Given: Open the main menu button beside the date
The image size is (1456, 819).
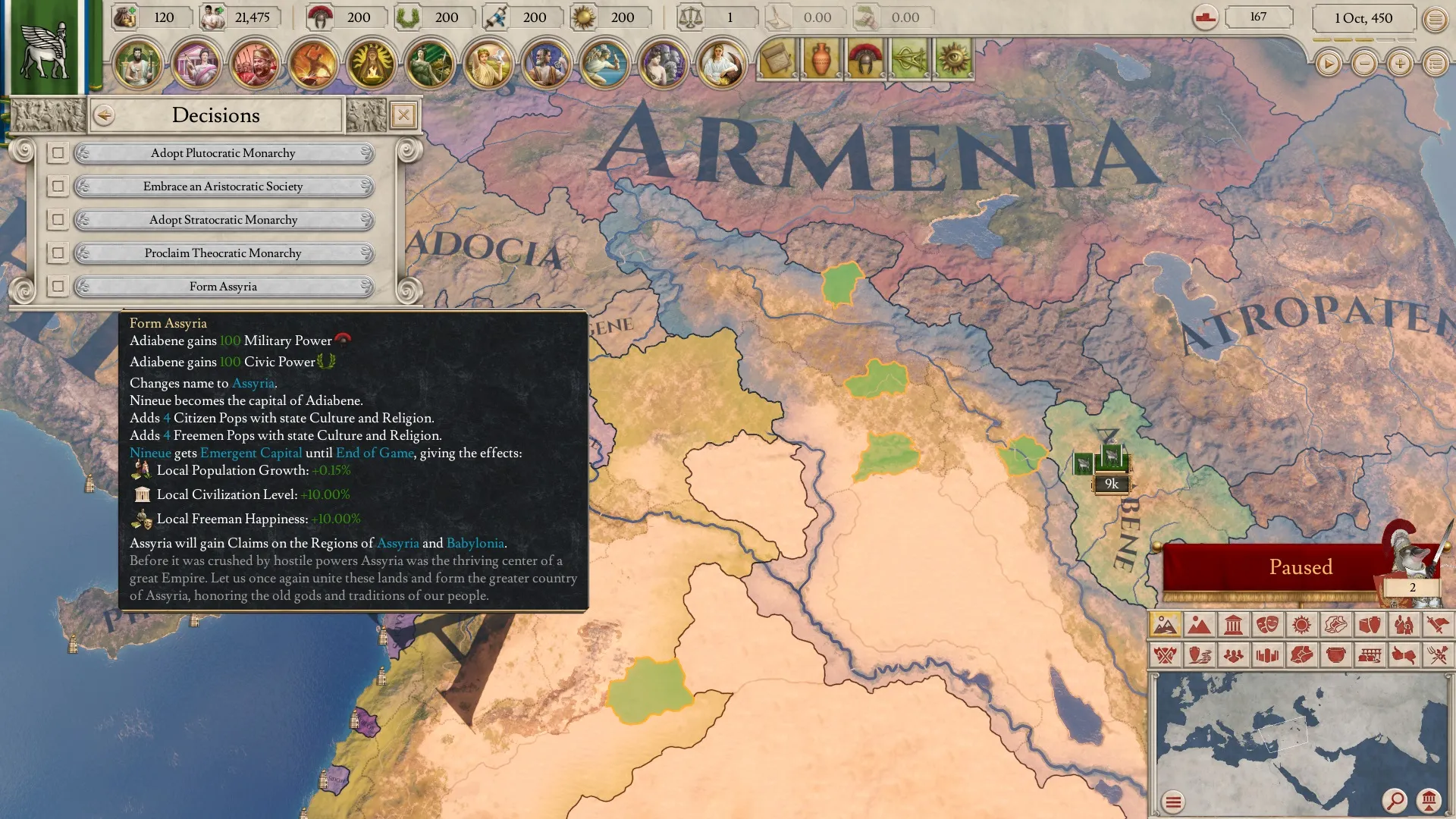Looking at the screenshot, I should (x=1435, y=19).
